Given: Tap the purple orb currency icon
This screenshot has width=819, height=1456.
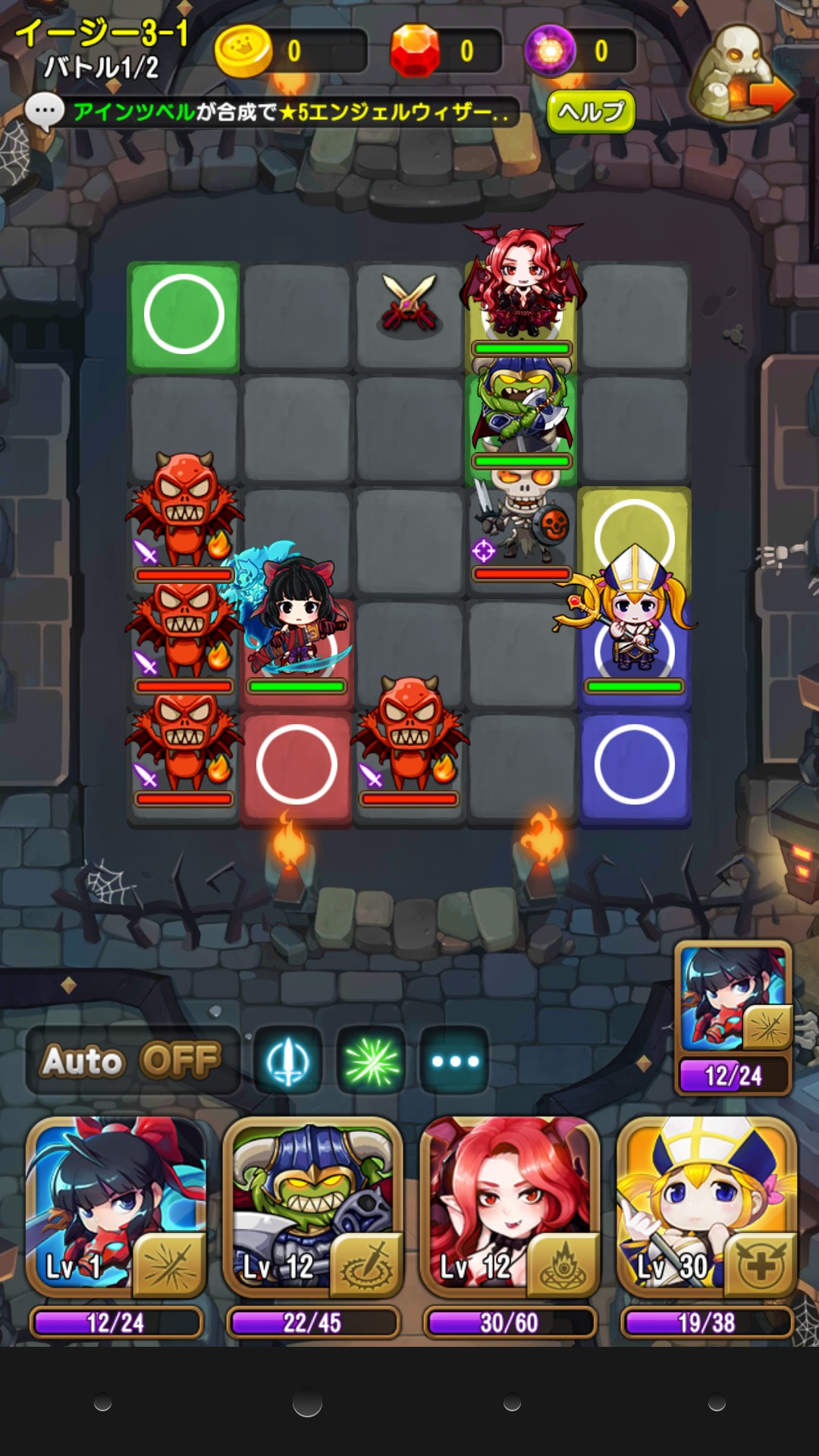Looking at the screenshot, I should tap(551, 51).
